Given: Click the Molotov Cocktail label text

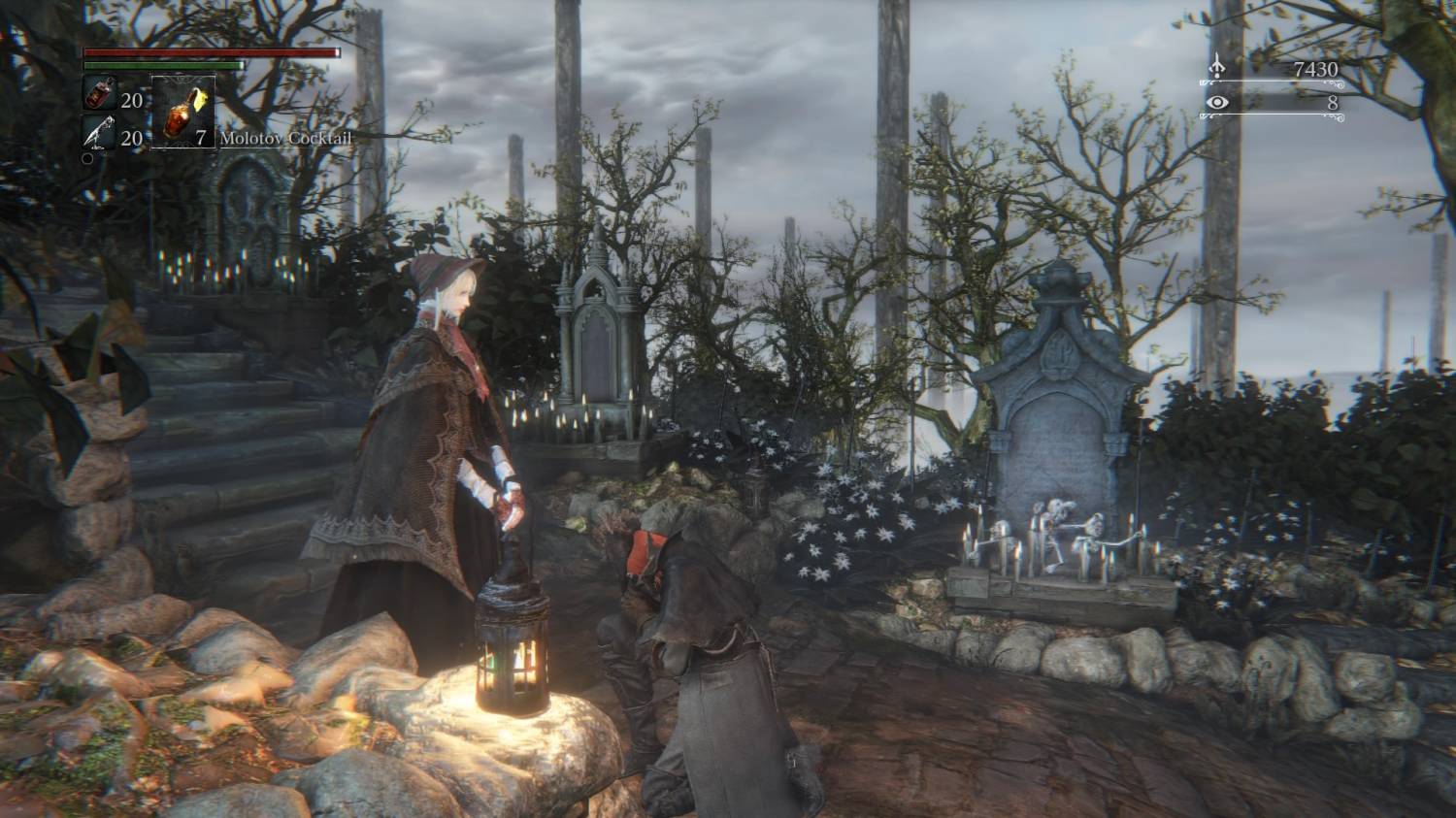Looking at the screenshot, I should (286, 139).
